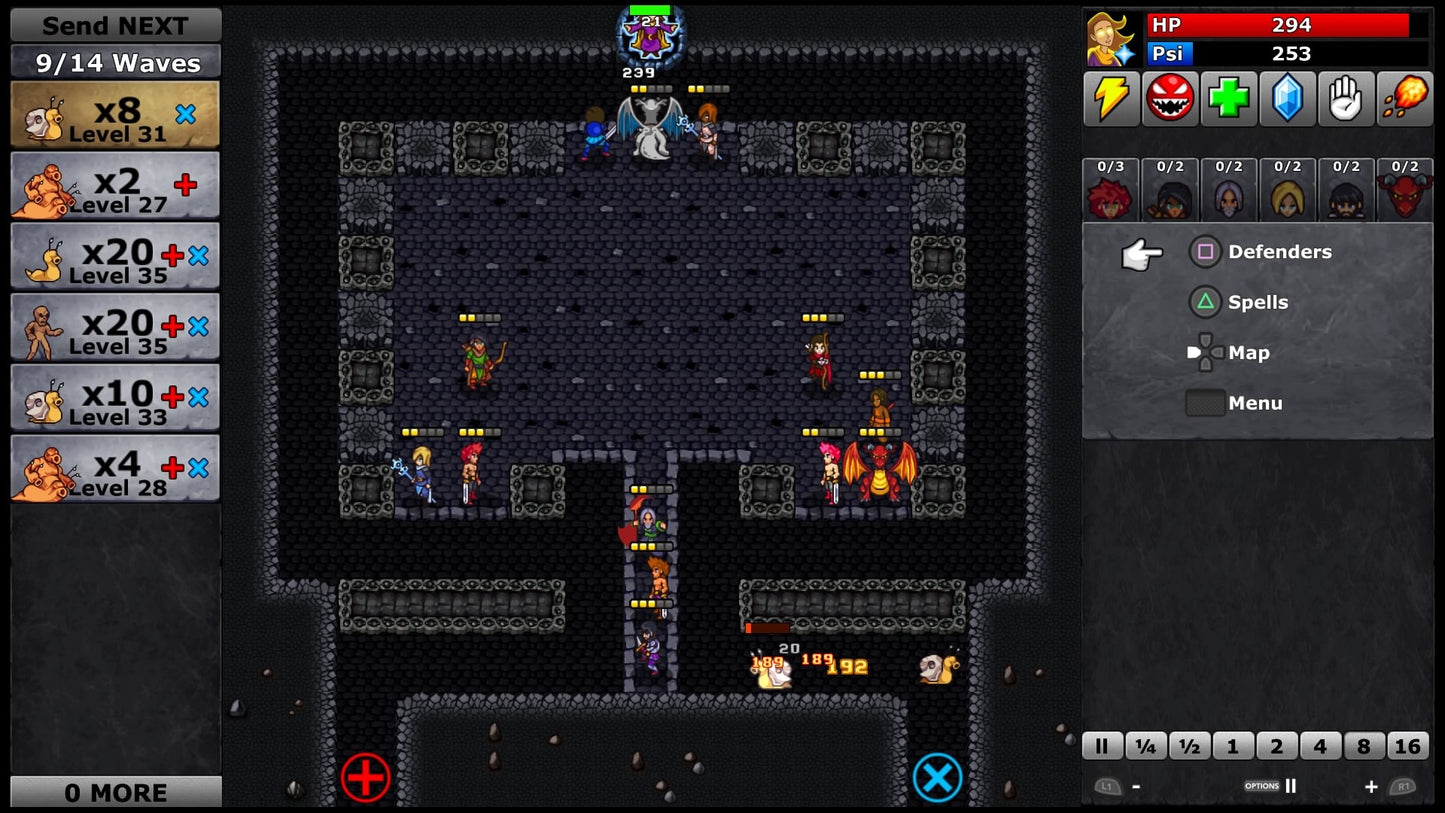Cast the Fireball spell
1445x813 pixels.
pyautogui.click(x=1405, y=97)
